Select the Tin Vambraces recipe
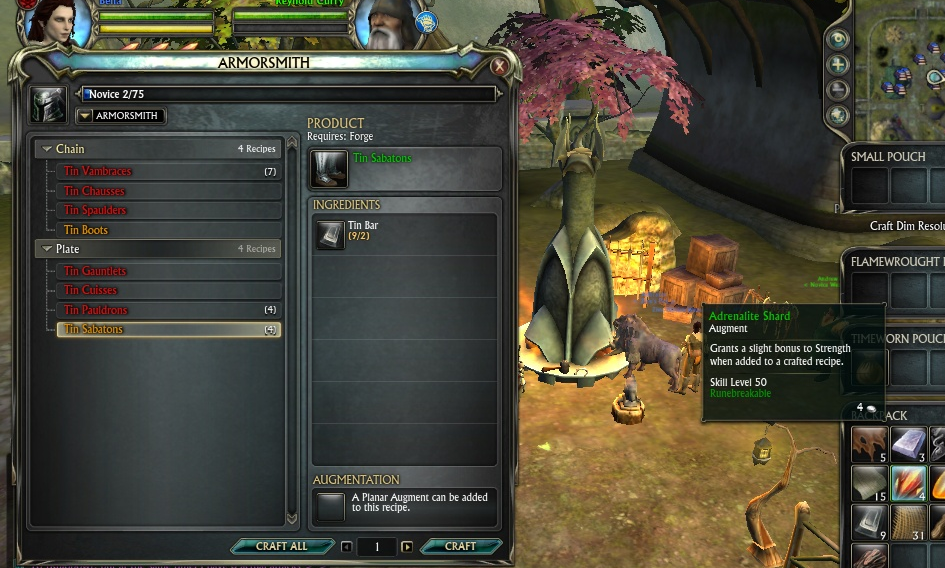 (x=98, y=172)
